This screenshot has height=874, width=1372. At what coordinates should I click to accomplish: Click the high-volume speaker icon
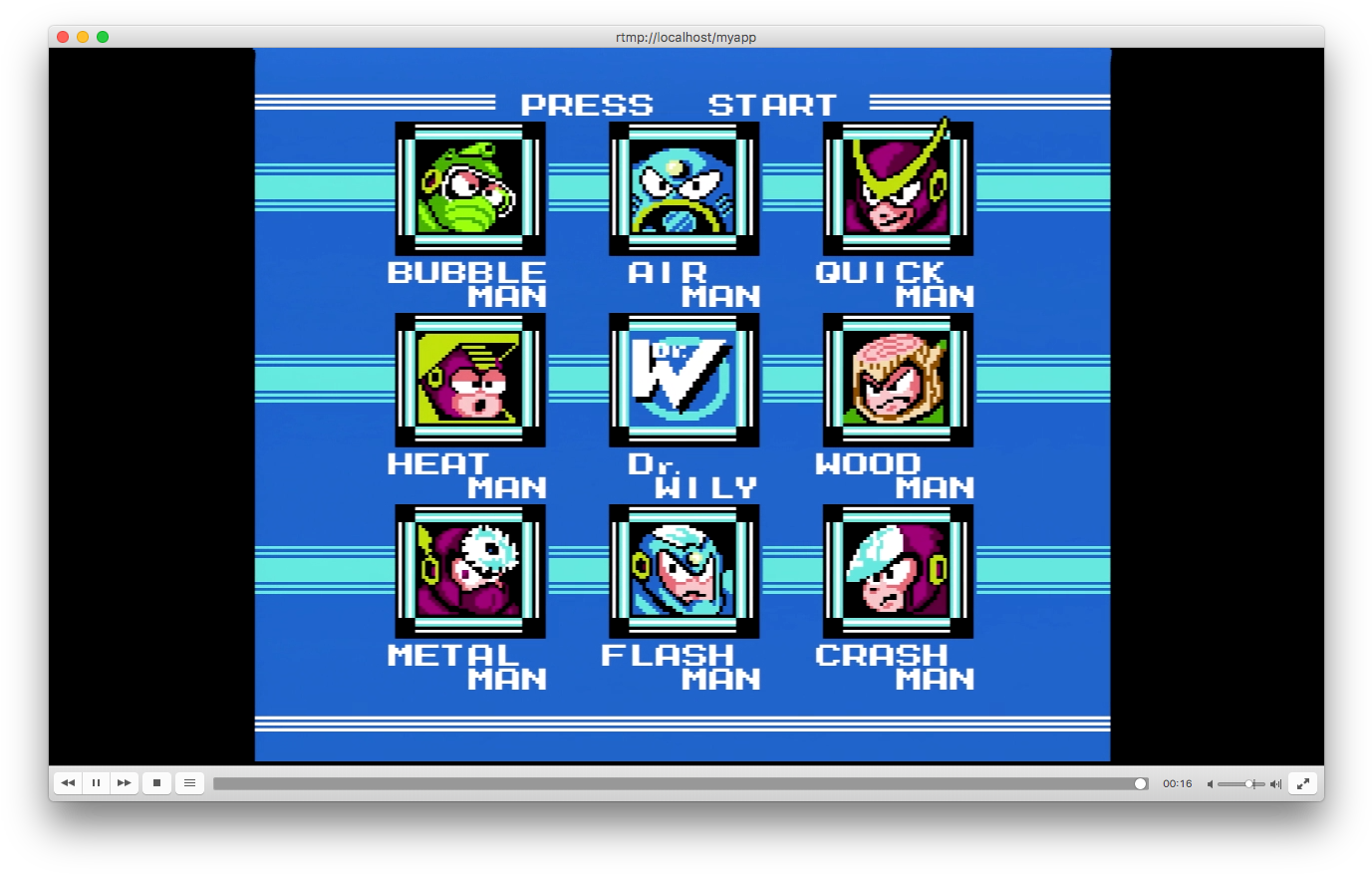coord(1276,783)
